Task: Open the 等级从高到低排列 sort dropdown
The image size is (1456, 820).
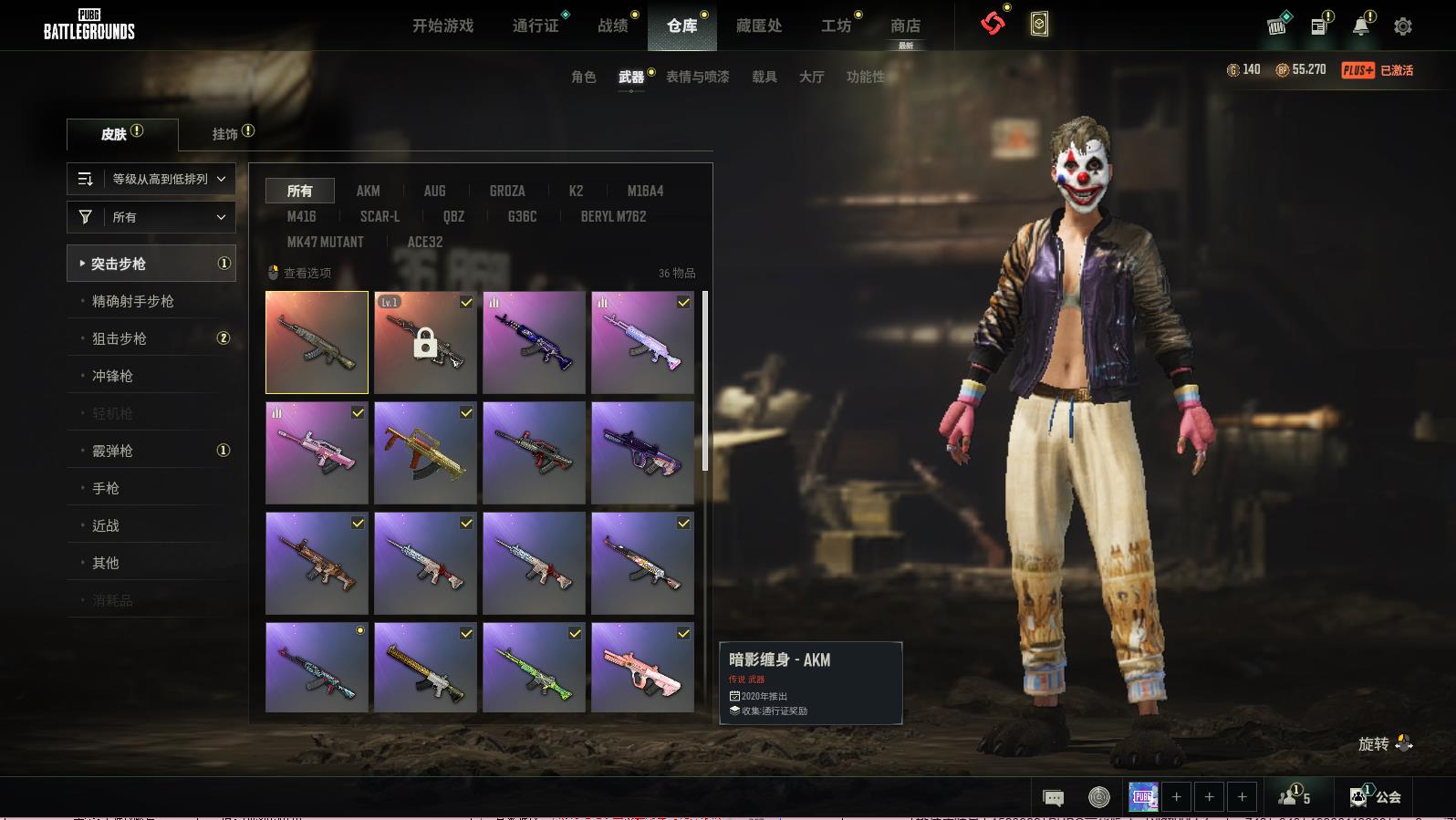Action: pos(151,179)
